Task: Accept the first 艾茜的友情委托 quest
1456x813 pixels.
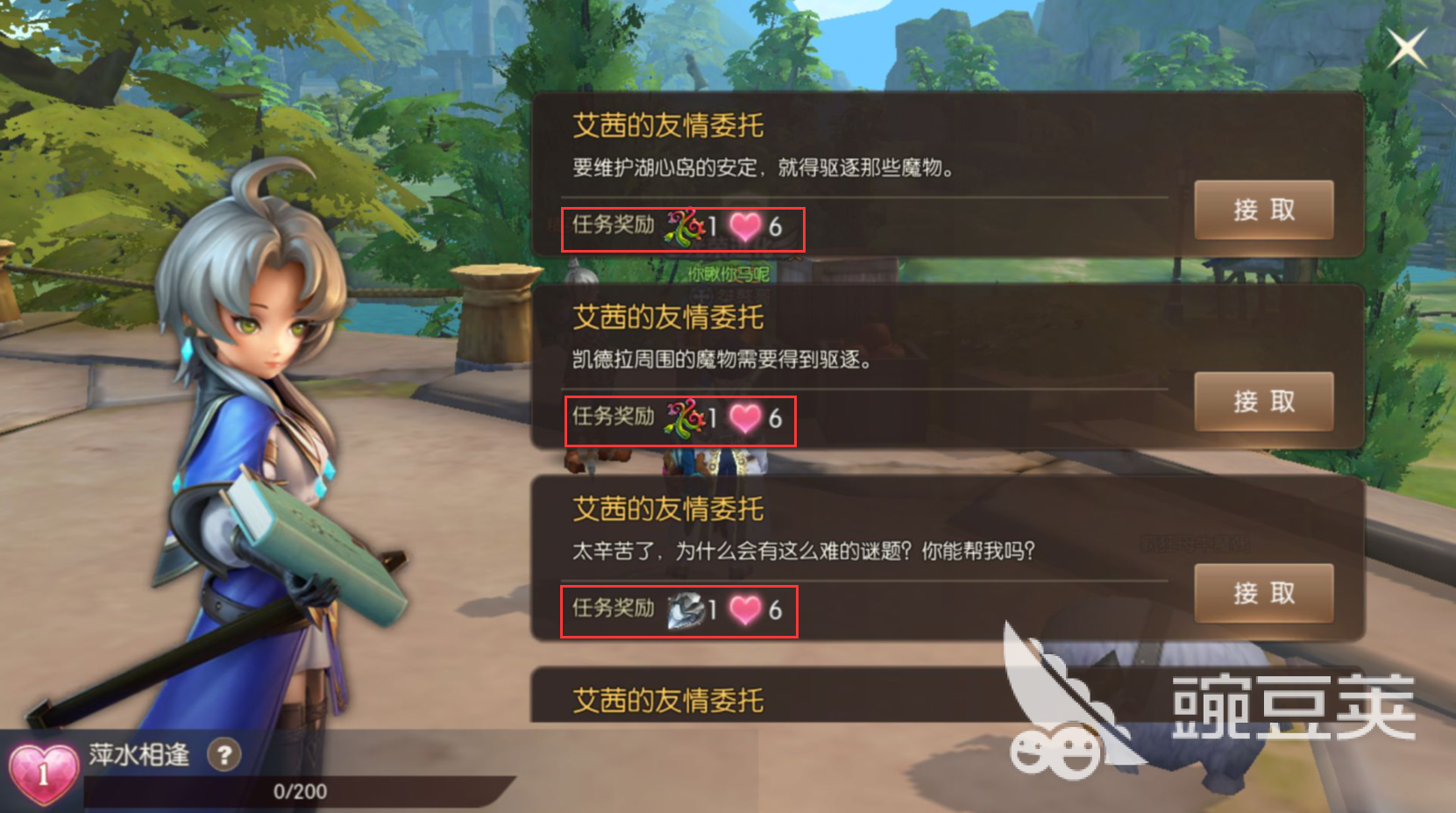Action: pos(1262,210)
